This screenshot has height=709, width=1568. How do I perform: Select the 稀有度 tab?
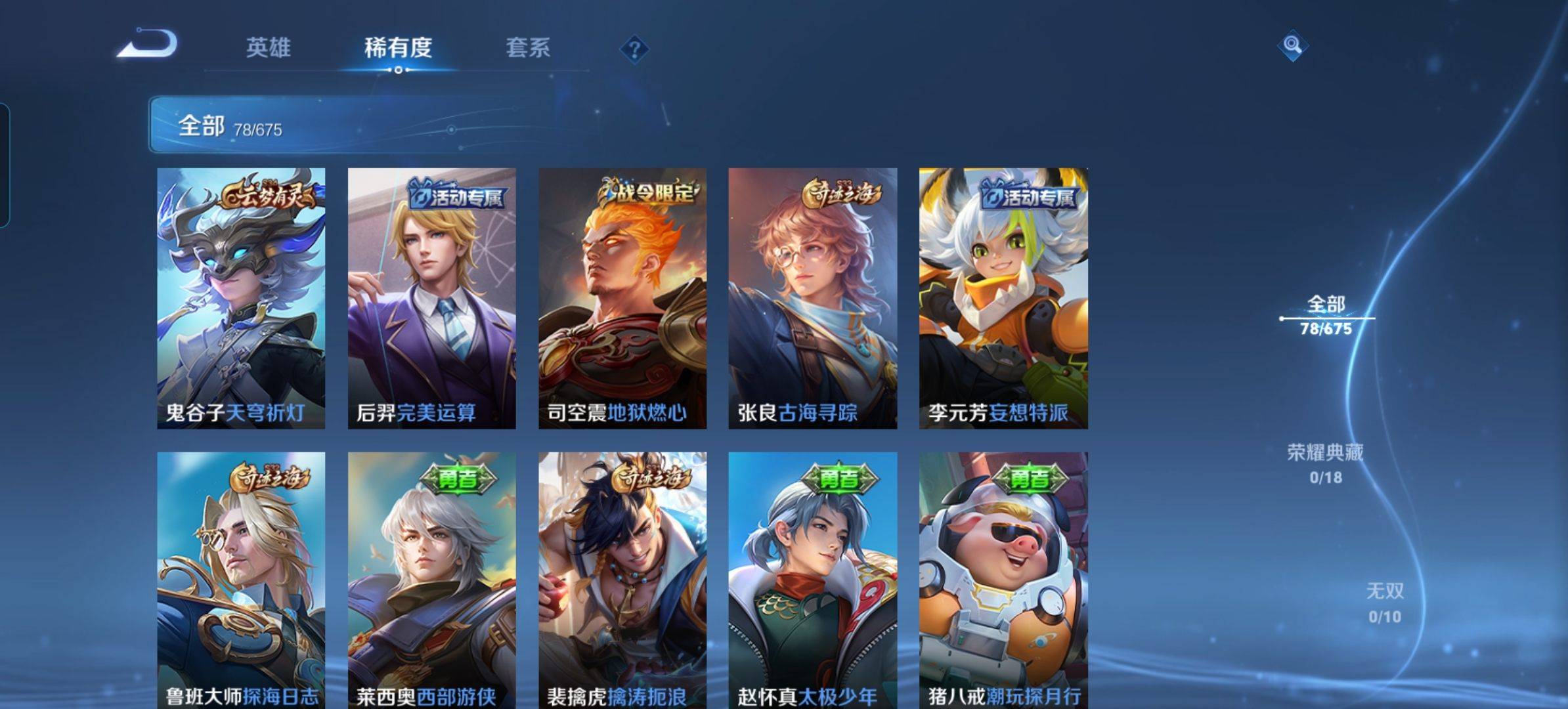tap(398, 47)
